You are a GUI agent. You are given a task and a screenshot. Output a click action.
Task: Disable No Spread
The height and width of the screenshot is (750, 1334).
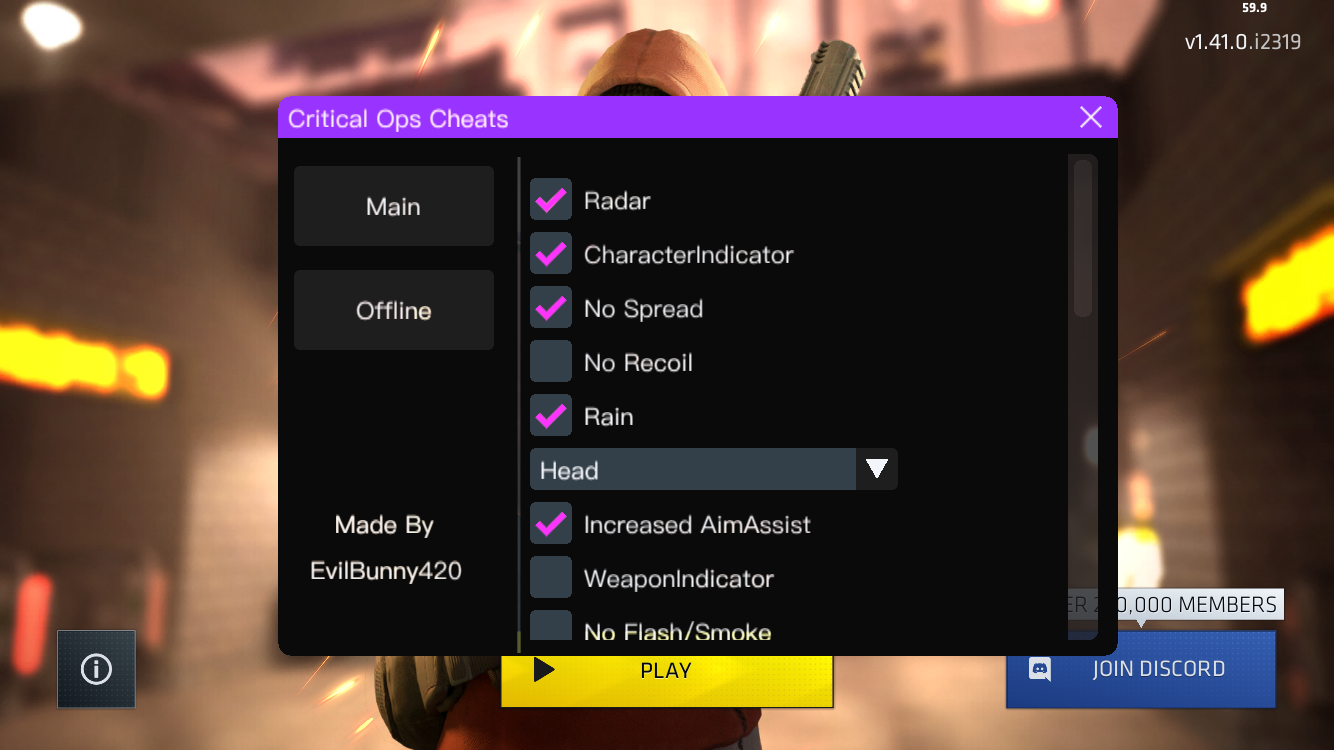550,307
